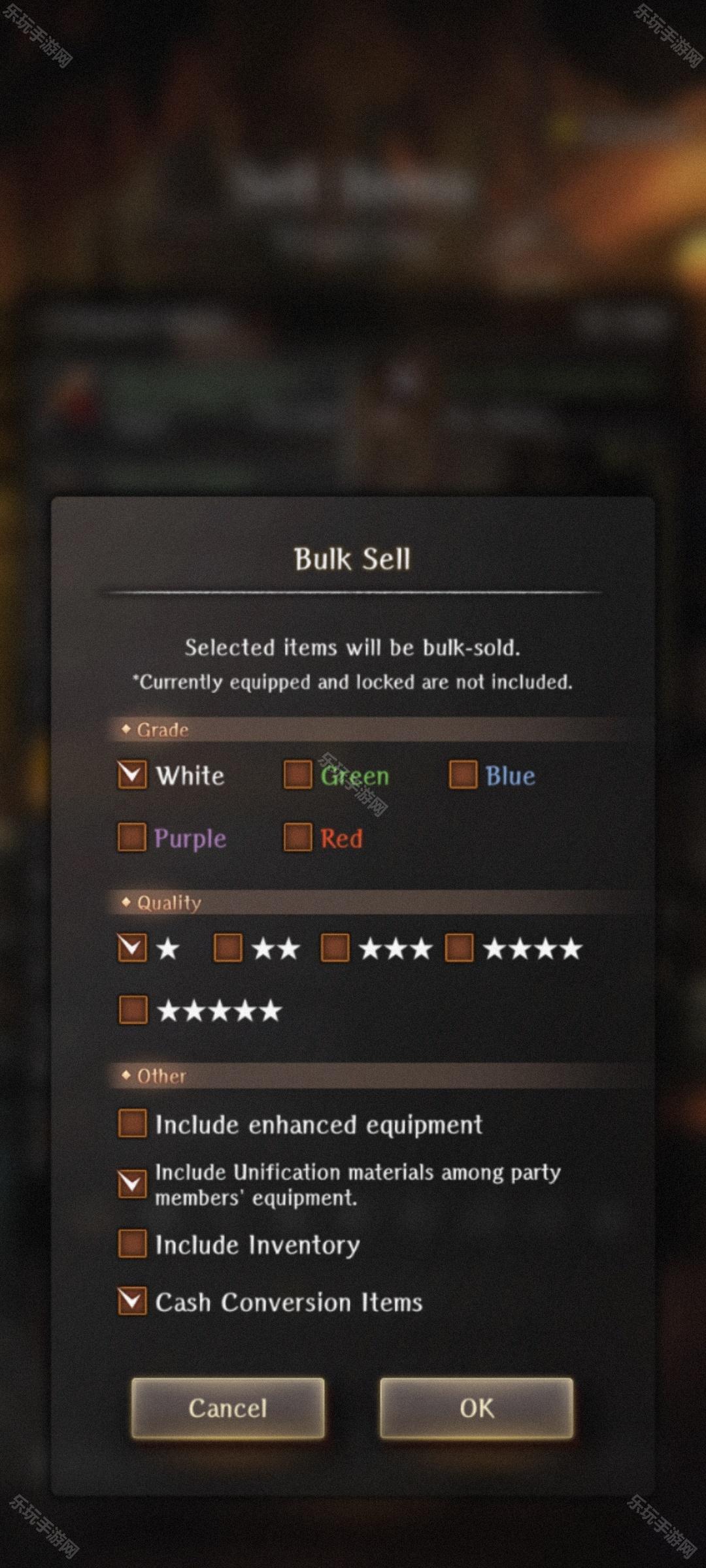Check Include enhanced equipment
Screen dimensions: 706x1568
coord(133,1124)
